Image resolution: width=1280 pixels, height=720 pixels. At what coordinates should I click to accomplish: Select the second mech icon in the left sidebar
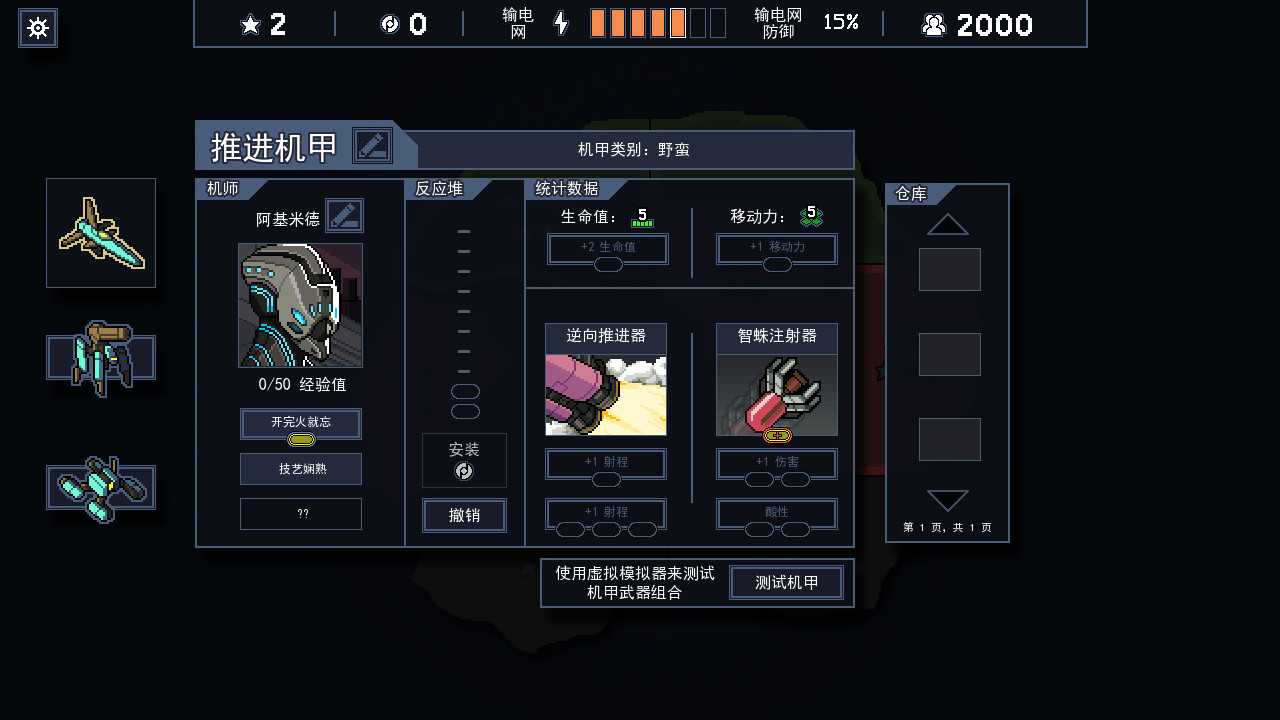pos(100,360)
